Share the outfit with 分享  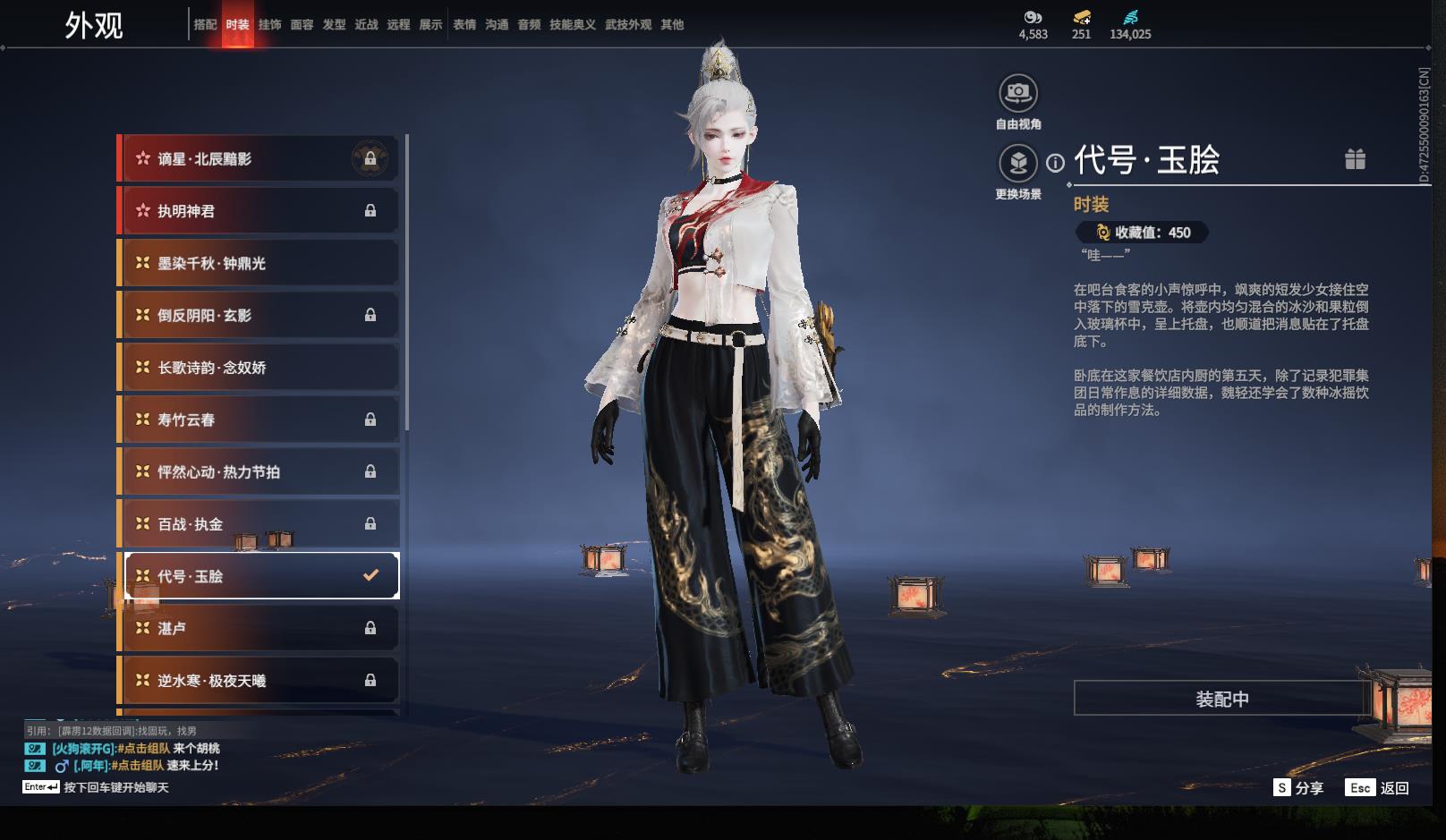[x=1298, y=787]
